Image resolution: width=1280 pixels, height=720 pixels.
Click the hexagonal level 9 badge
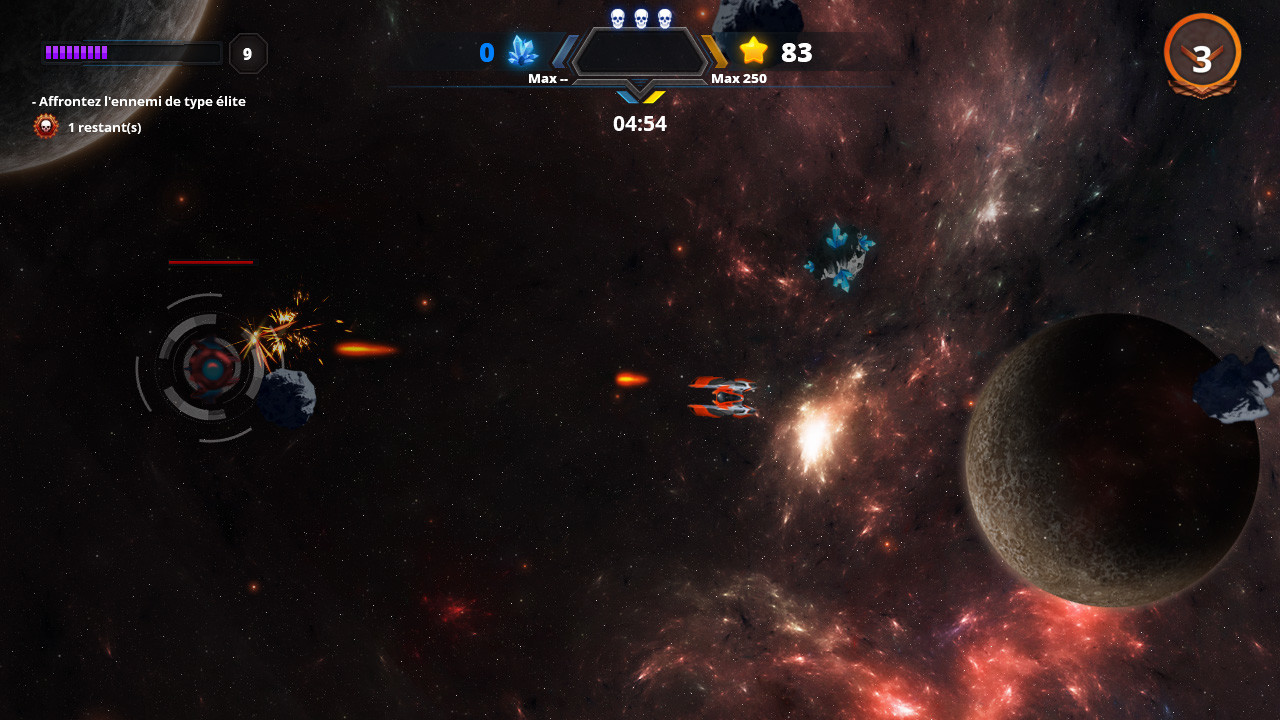point(247,54)
